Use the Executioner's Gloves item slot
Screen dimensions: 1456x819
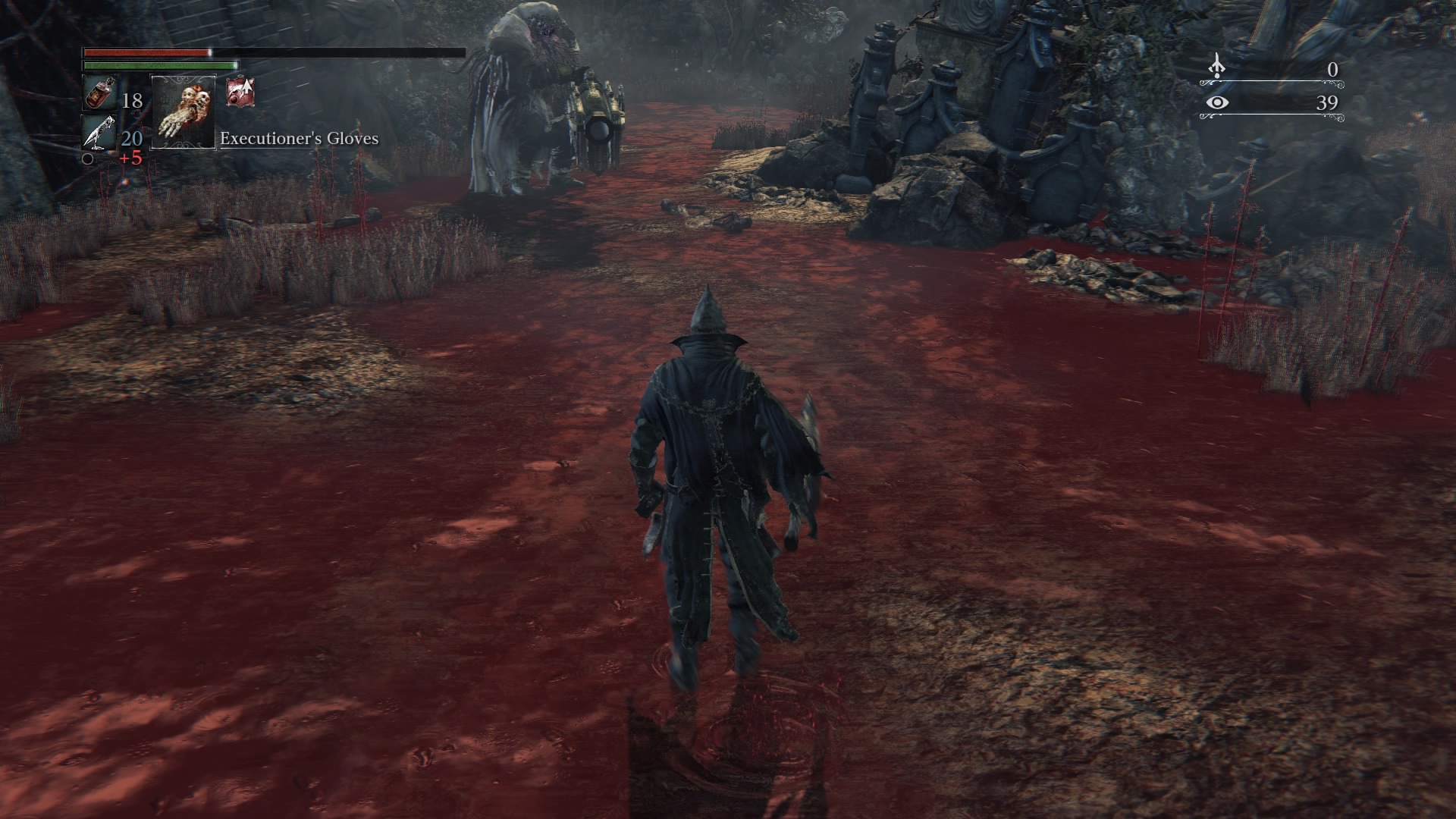tap(184, 111)
